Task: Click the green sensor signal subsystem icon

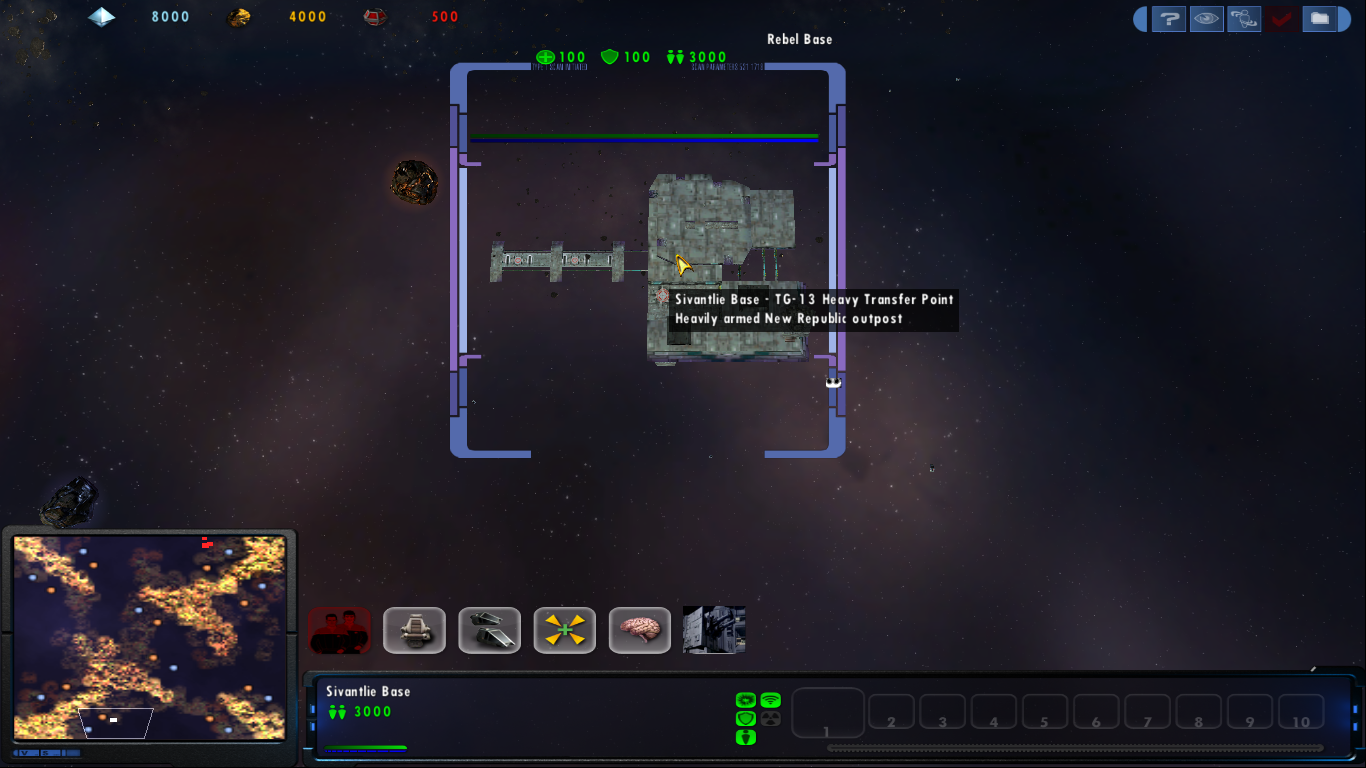Action: tap(770, 700)
